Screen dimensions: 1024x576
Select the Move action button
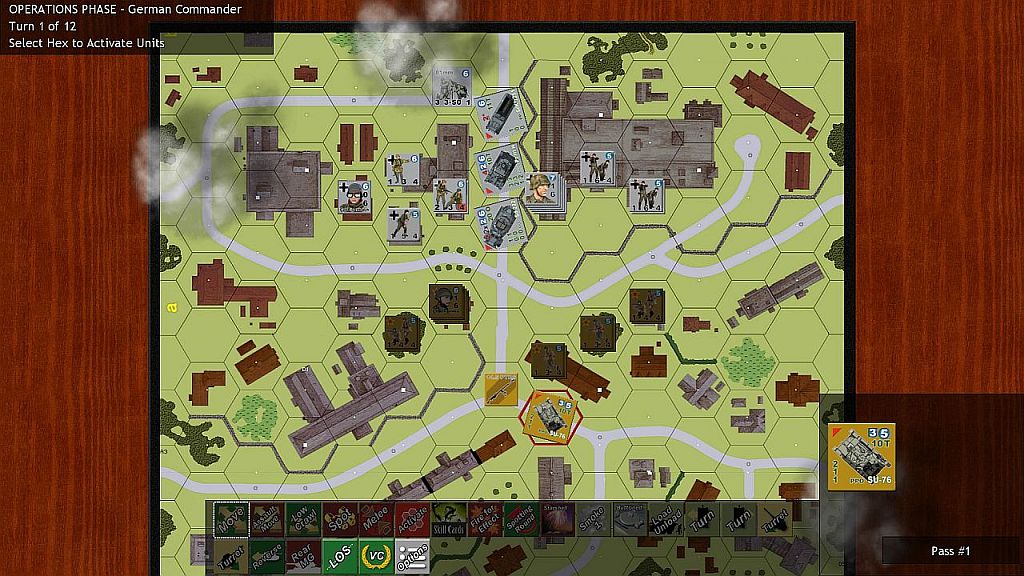pos(231,519)
